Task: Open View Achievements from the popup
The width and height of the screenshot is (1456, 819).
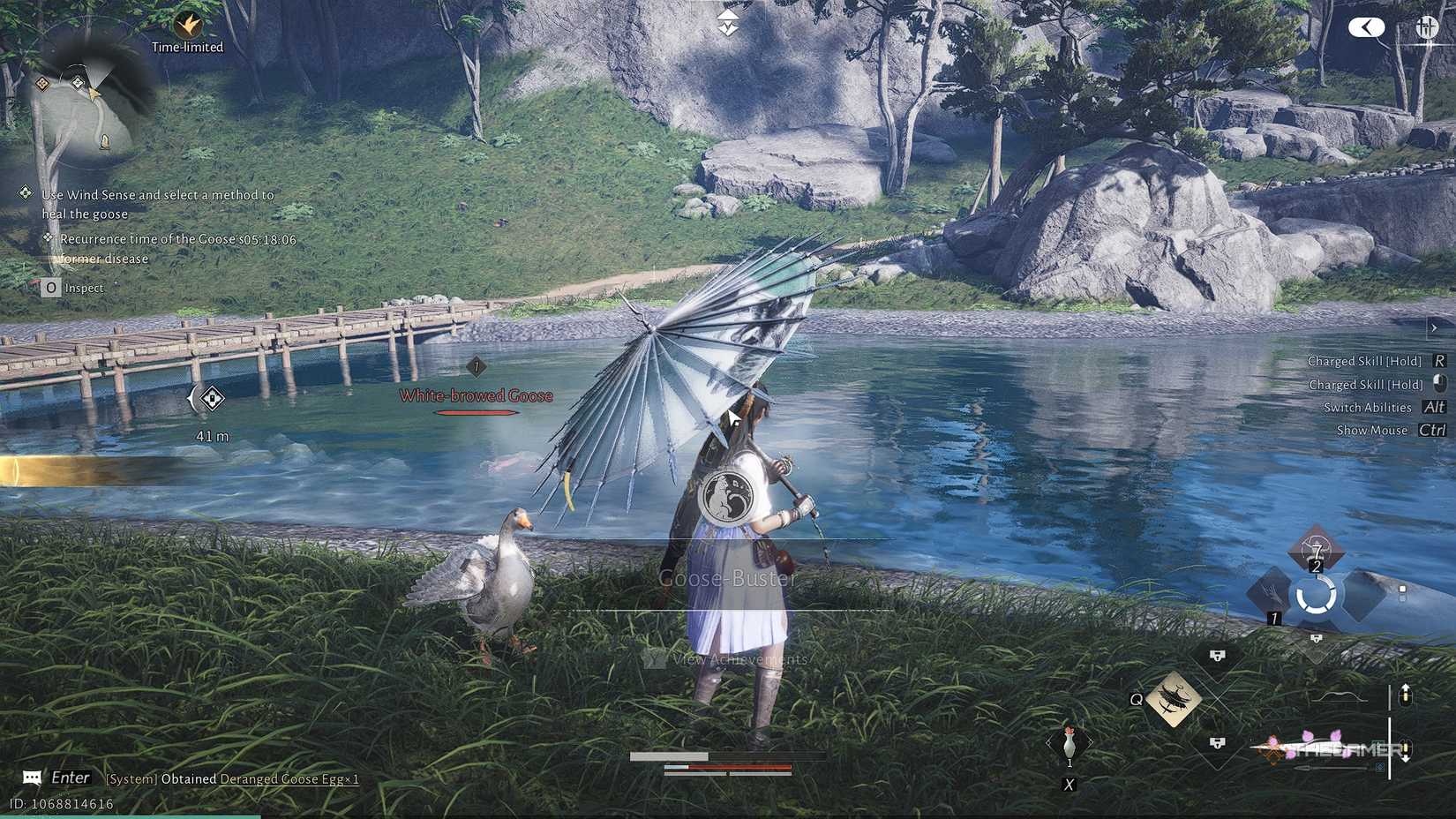Action: pos(741,659)
